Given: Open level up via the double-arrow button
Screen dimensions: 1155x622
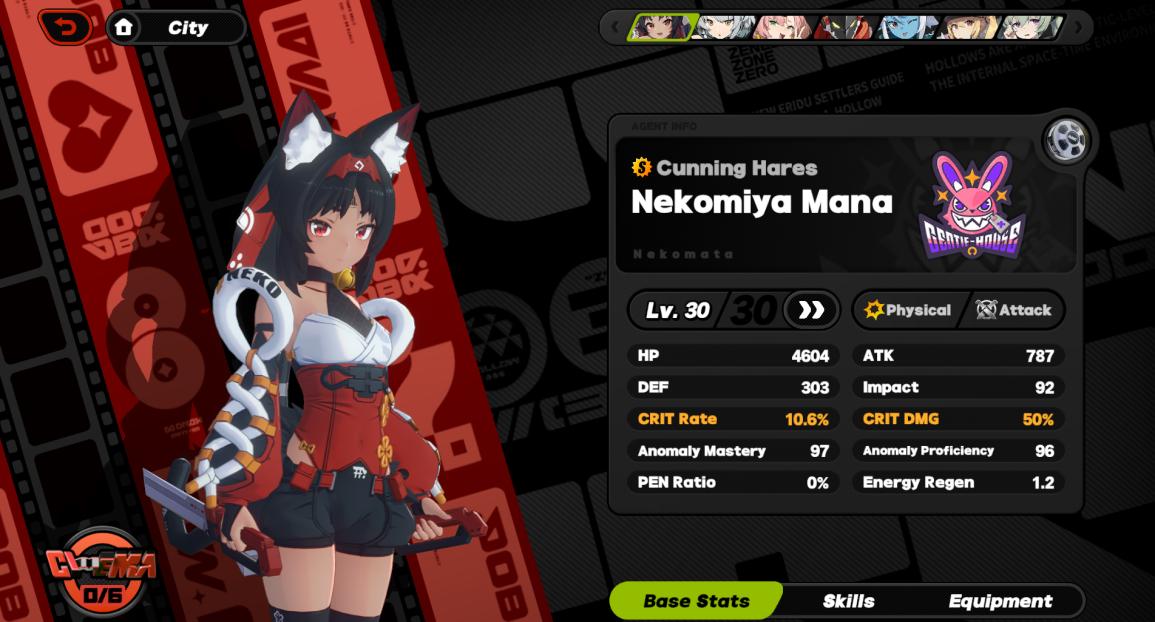Looking at the screenshot, I should 811,310.
